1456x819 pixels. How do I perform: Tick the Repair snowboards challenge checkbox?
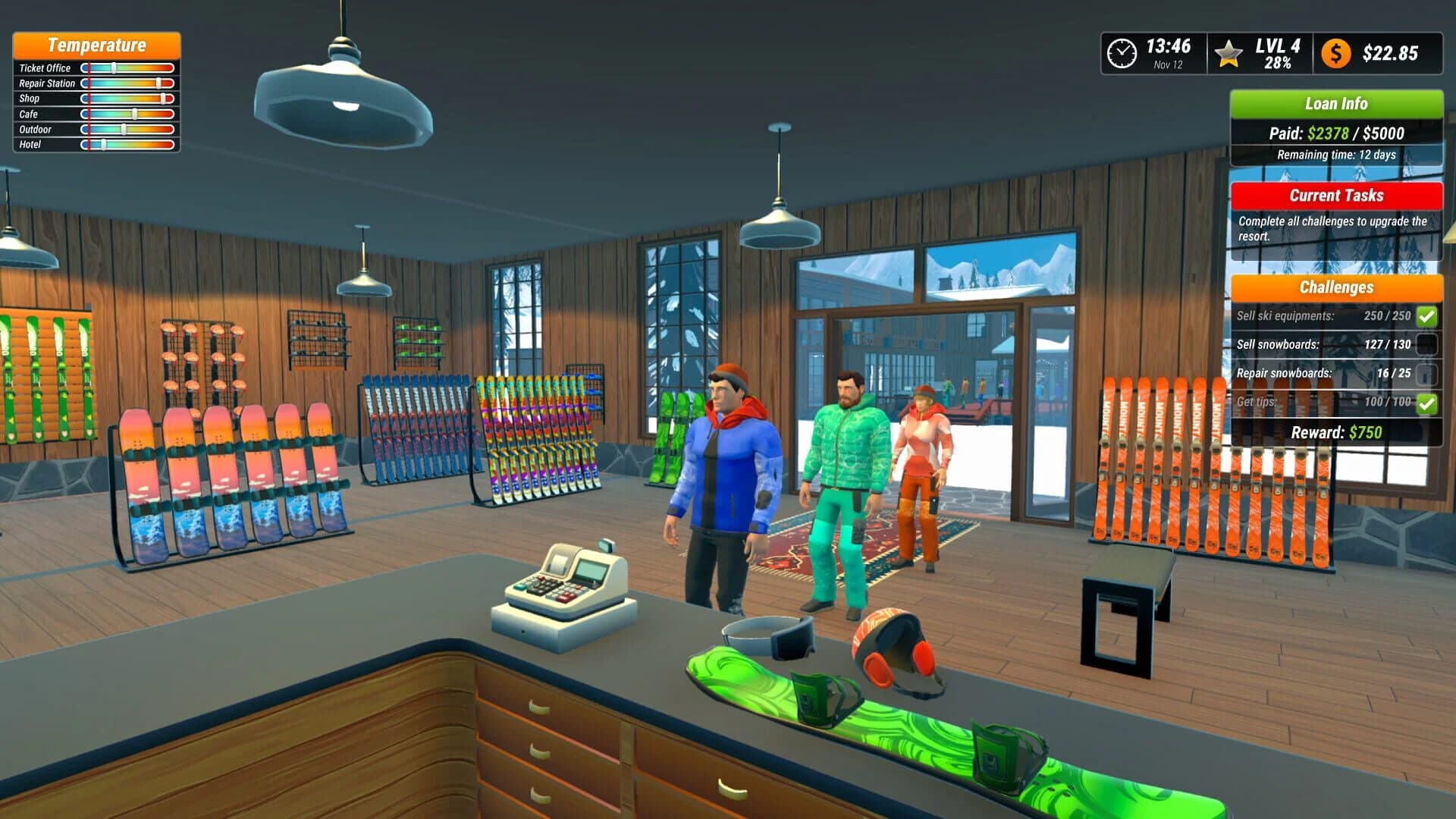pos(1426,374)
